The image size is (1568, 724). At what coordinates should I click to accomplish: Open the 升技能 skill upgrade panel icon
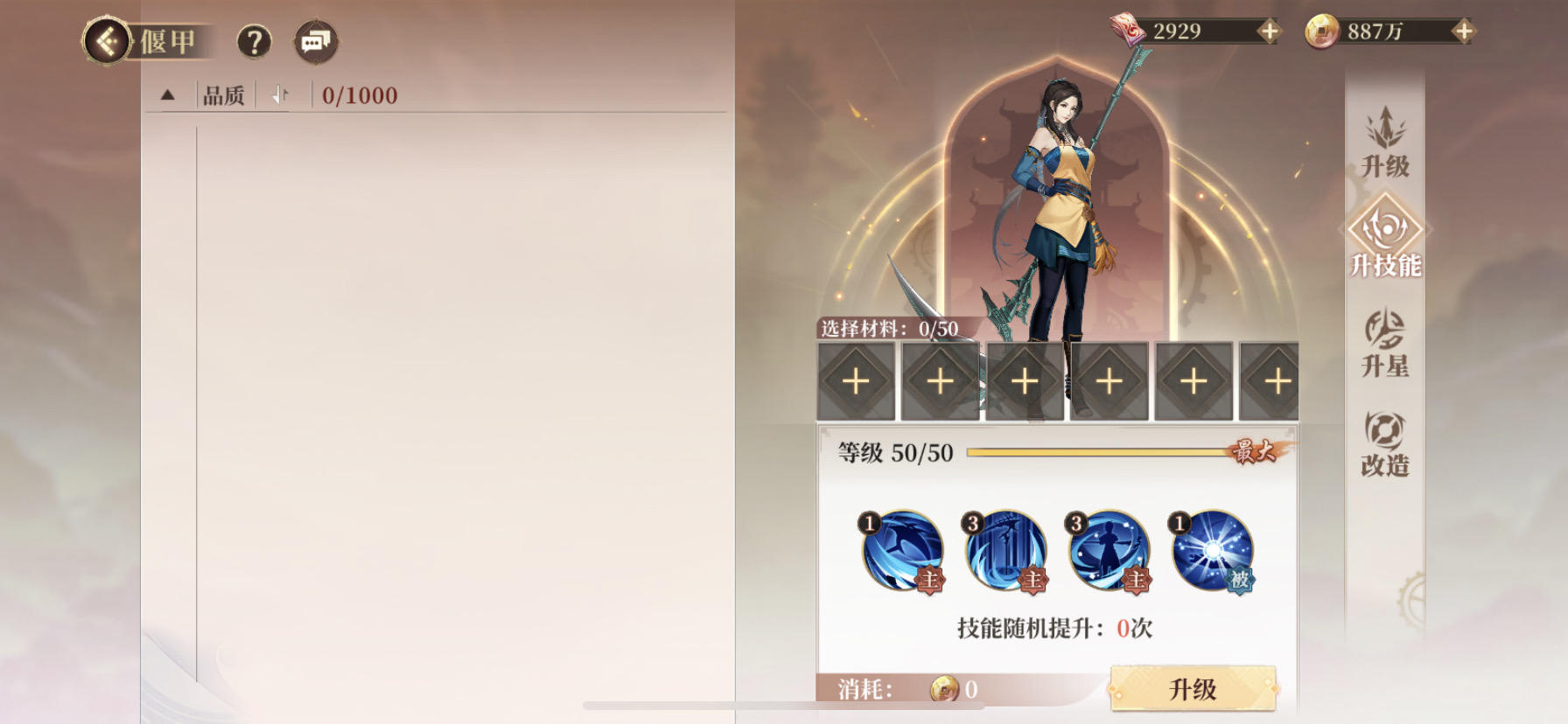click(1384, 245)
